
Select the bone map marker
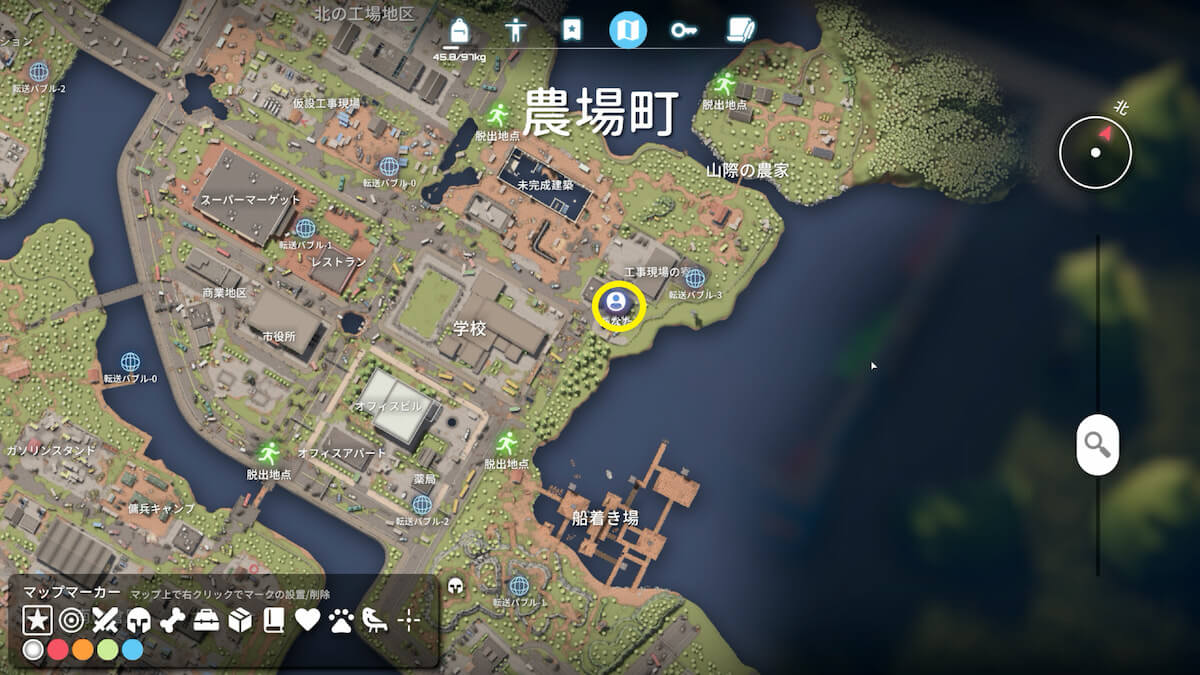[173, 620]
